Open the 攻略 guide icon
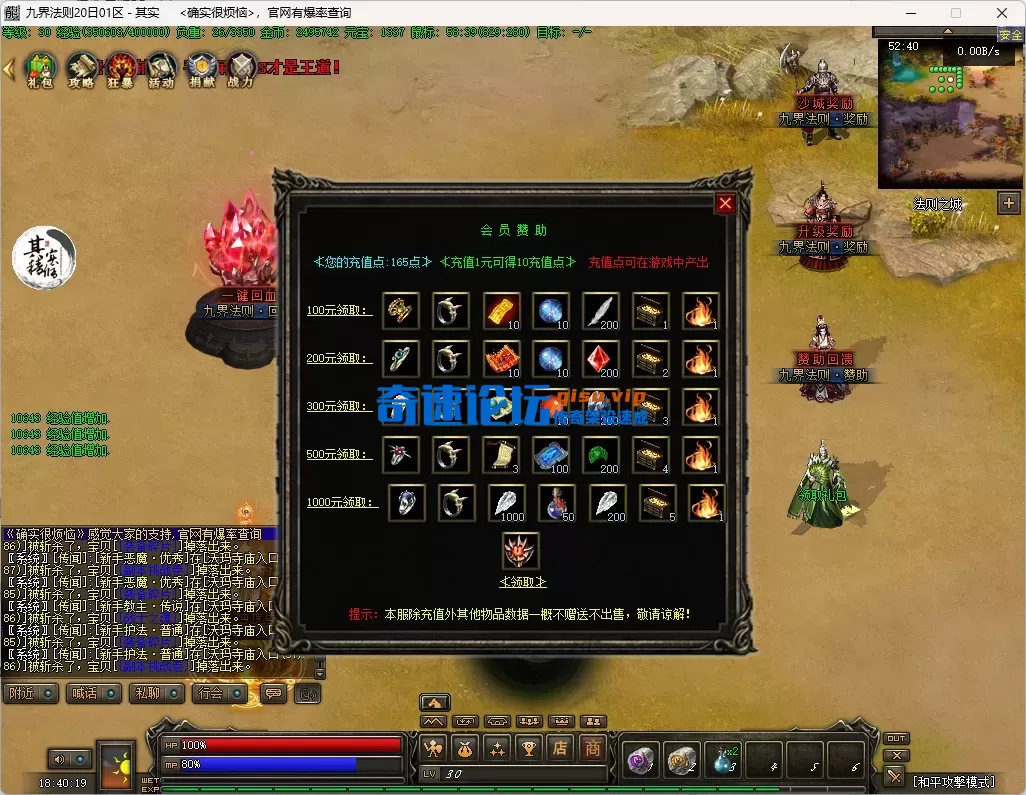This screenshot has height=795, width=1026. tap(81, 69)
